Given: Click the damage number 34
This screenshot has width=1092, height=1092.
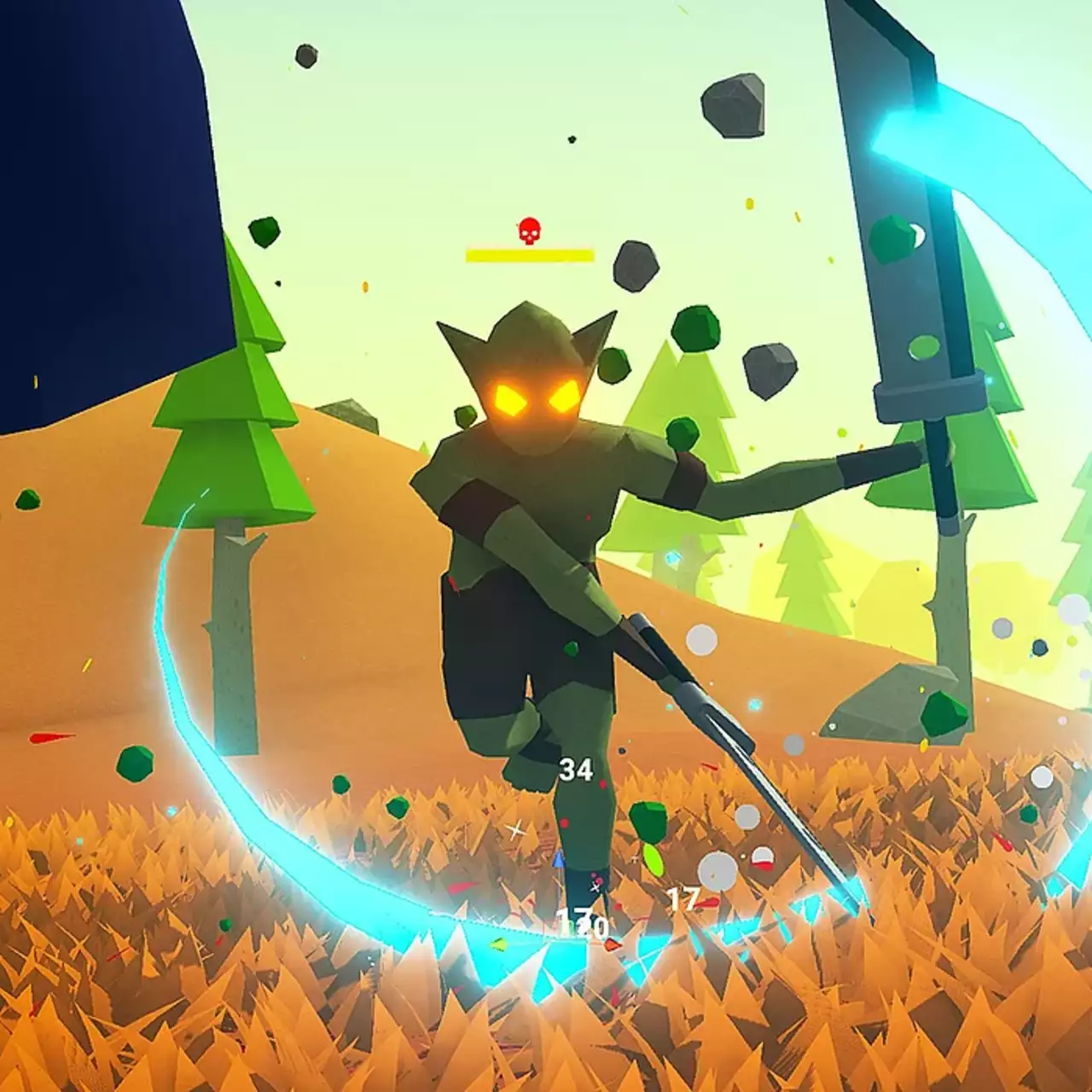Looking at the screenshot, I should [578, 770].
